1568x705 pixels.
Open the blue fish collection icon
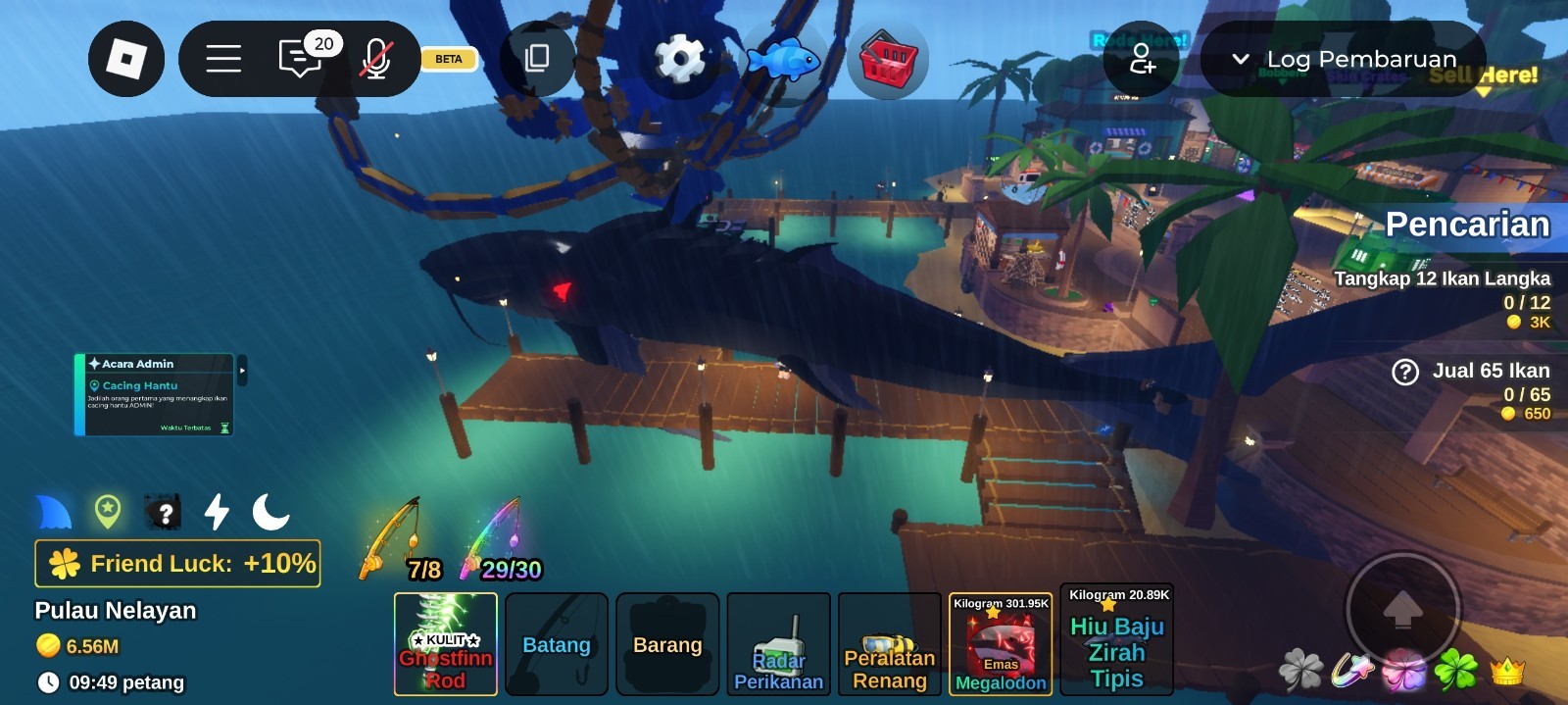[783, 61]
